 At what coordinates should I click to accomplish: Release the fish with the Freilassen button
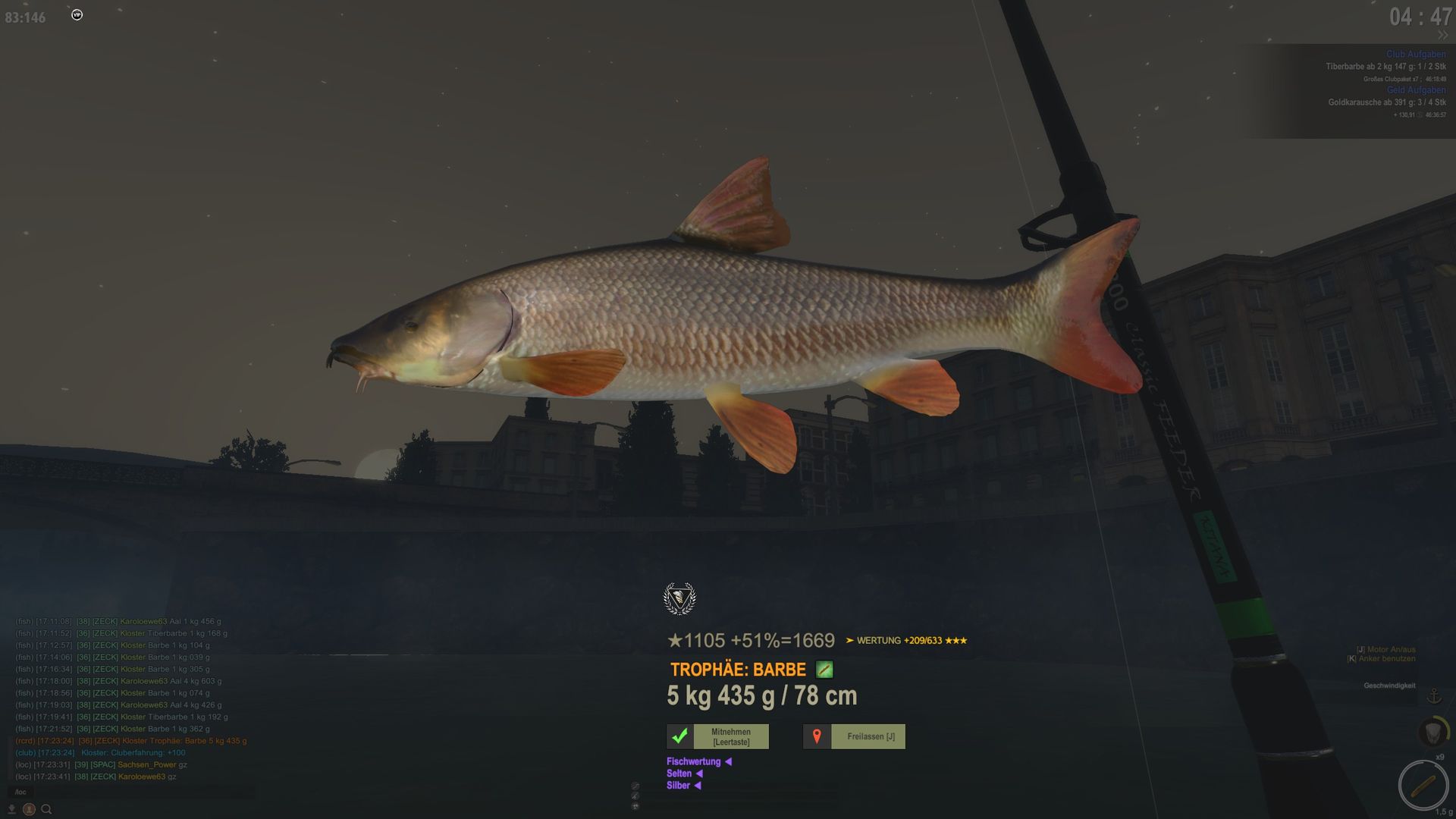pyautogui.click(x=854, y=736)
